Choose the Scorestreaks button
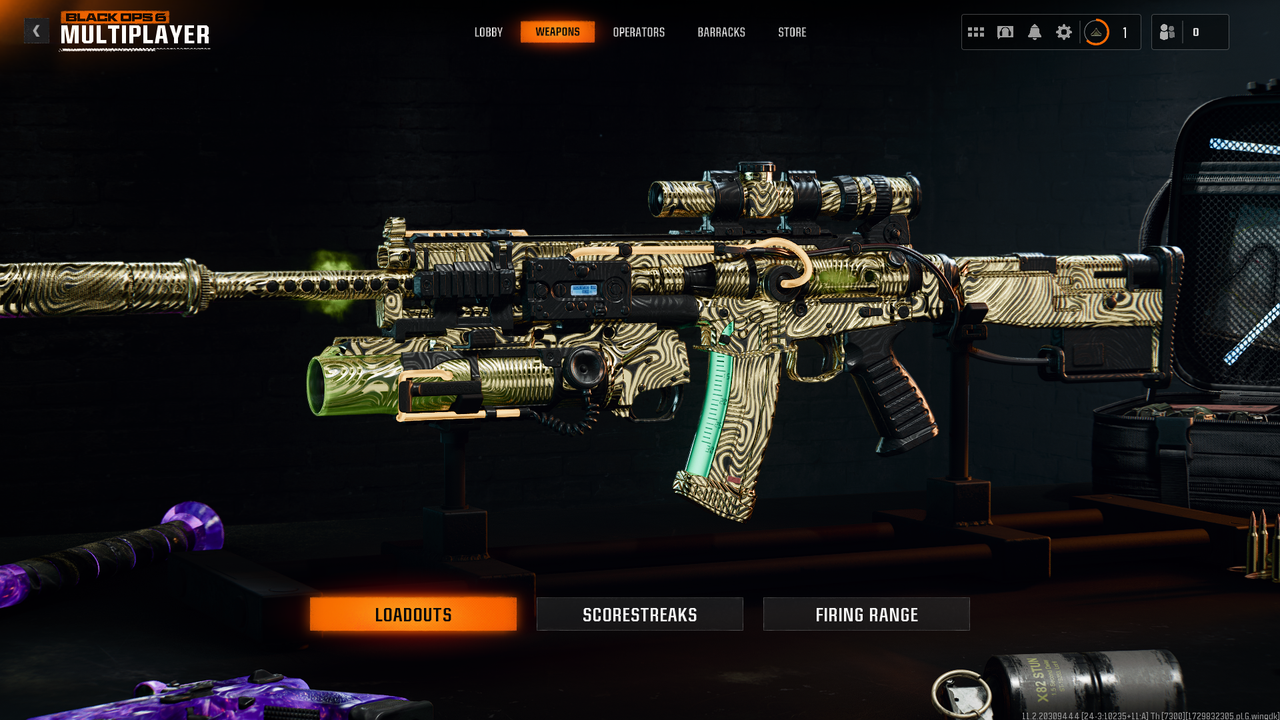 [640, 614]
